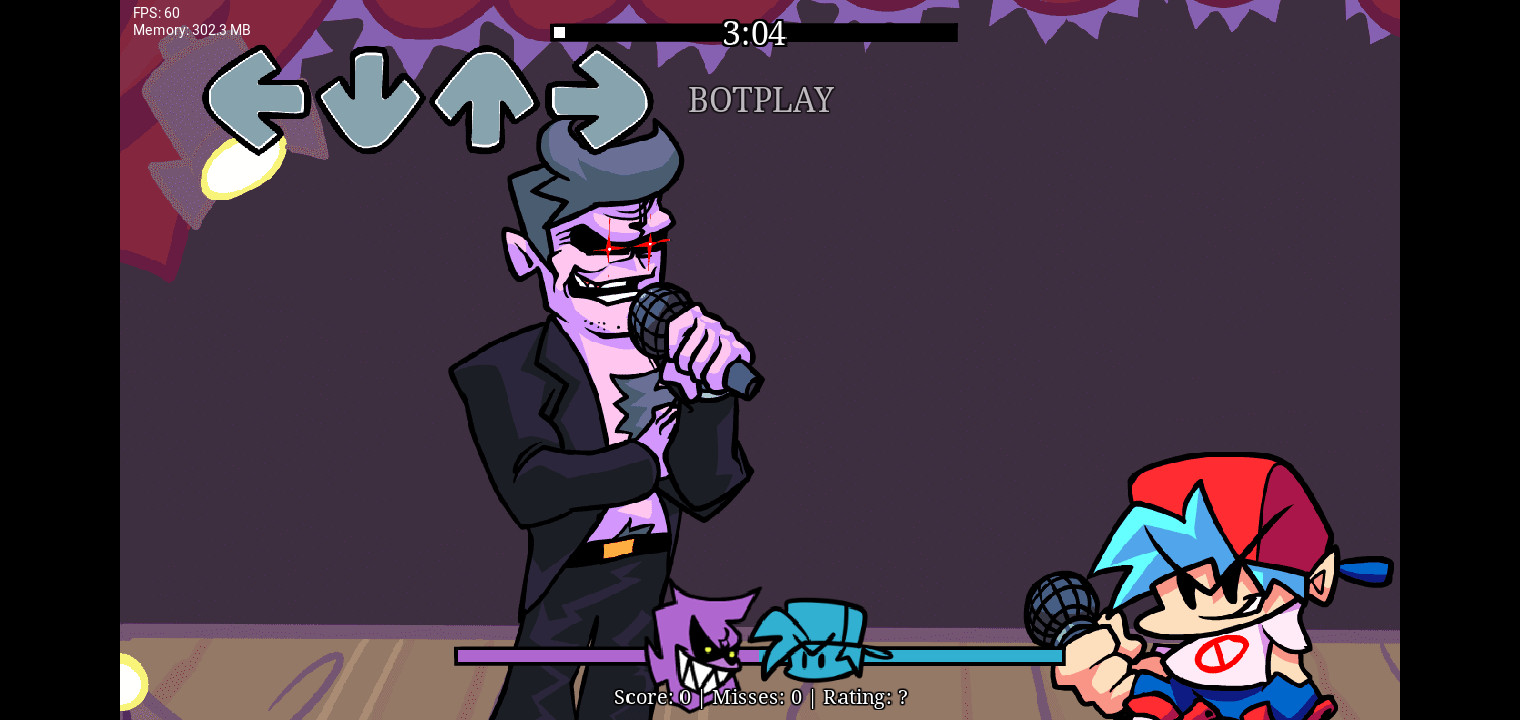
Task: Click the song progress marker square
Action: (558, 31)
